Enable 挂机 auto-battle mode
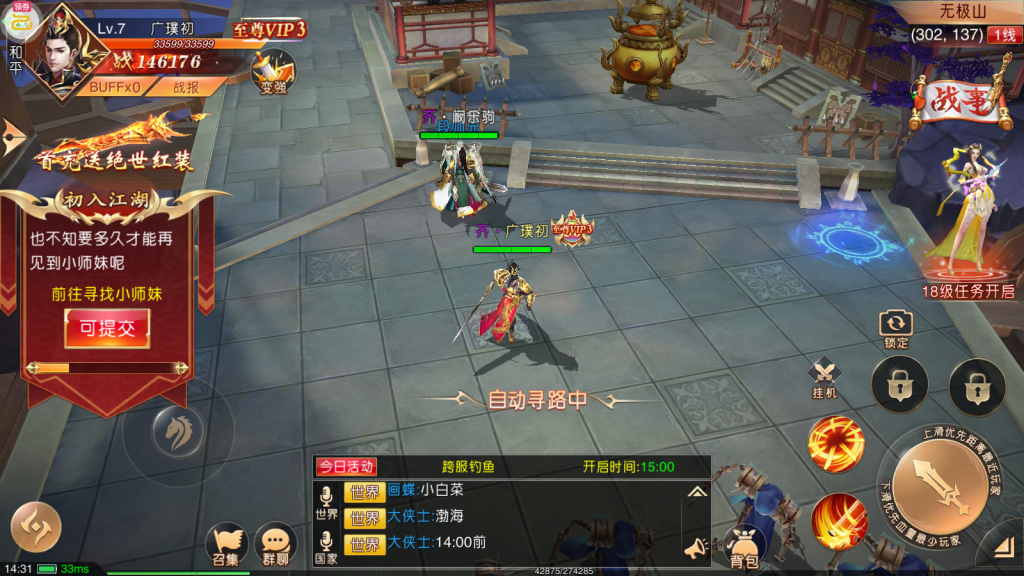The height and width of the screenshot is (576, 1024). pos(825,377)
